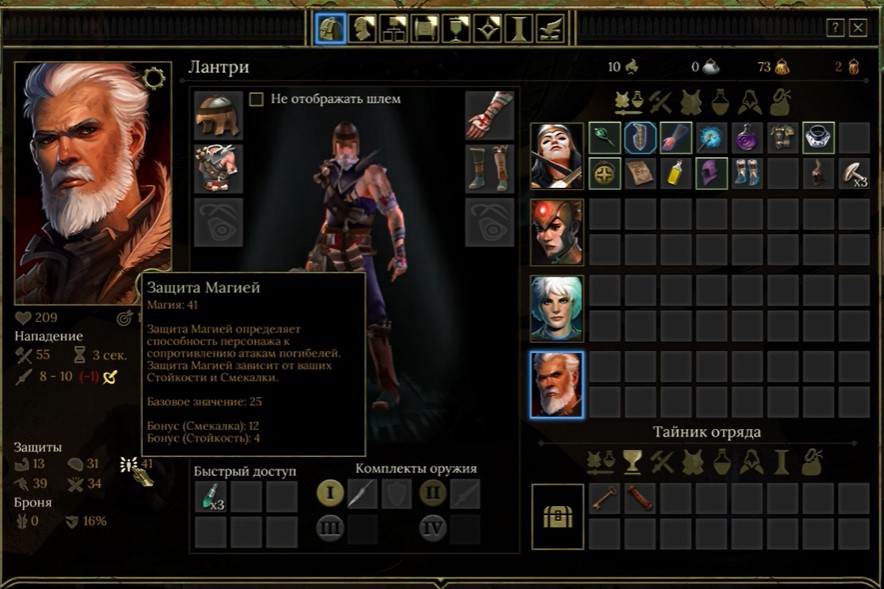The image size is (884, 589).
Task: Click the mushroom stack x3
Action: [x=853, y=174]
